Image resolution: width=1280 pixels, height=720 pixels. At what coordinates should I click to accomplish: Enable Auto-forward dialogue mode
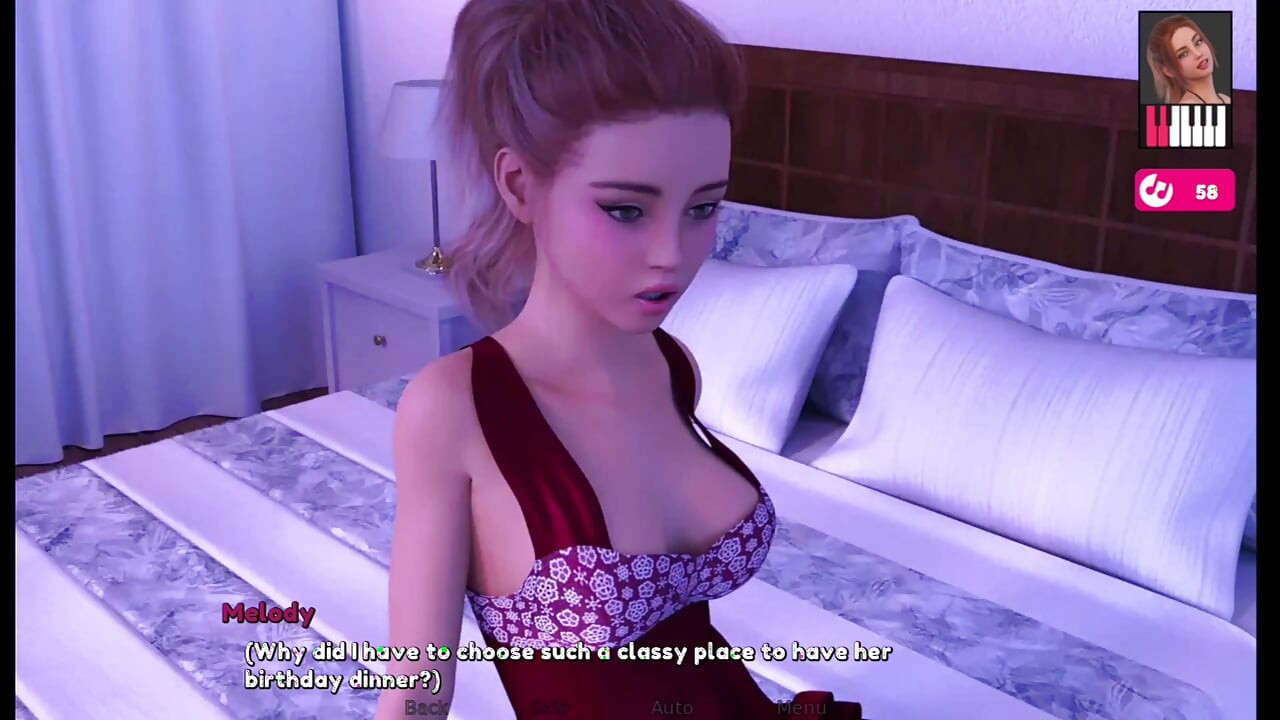(x=672, y=708)
